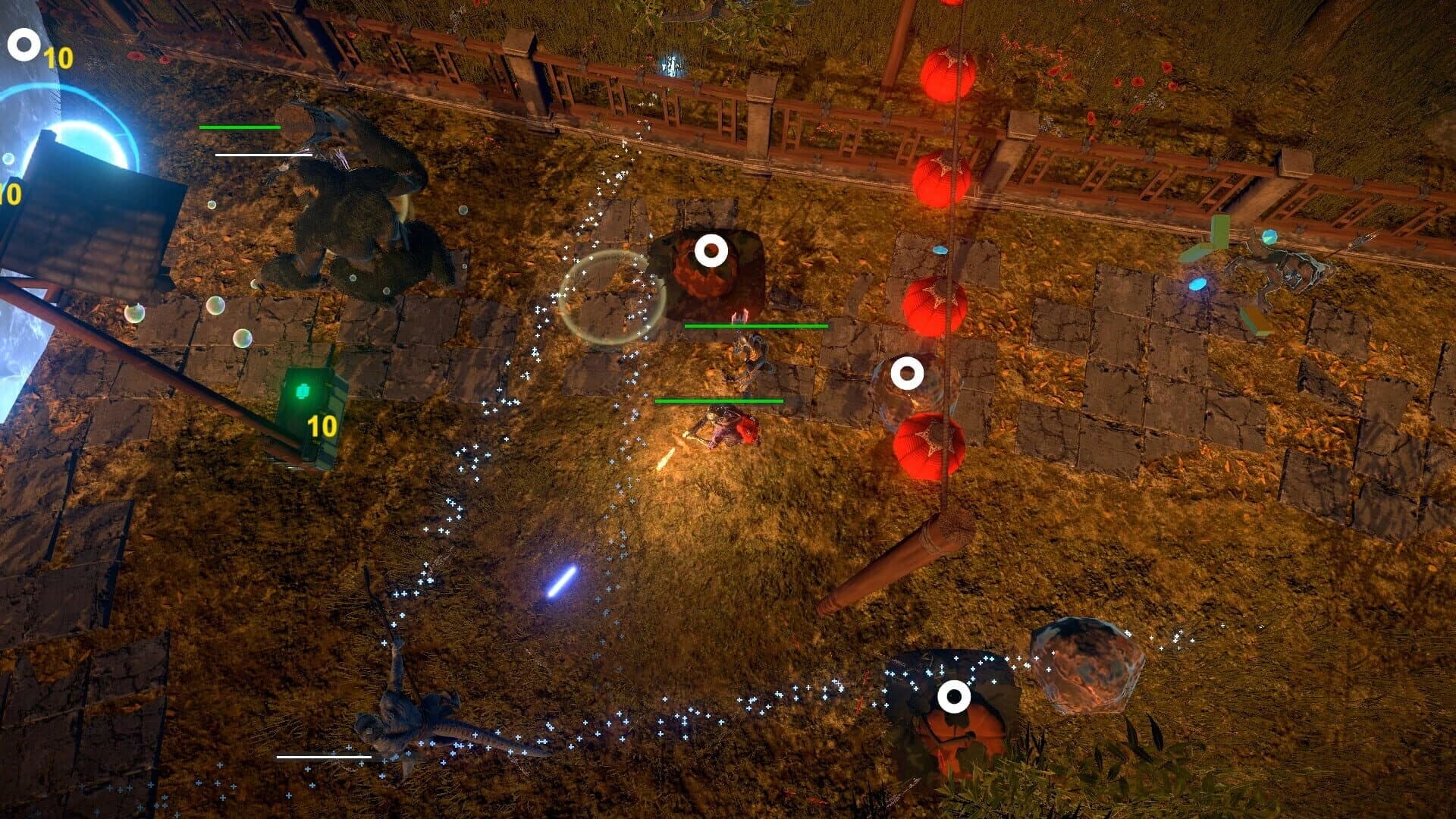Click the second blue gem below the green panel
The height and width of the screenshot is (819, 1456).
1197,284
